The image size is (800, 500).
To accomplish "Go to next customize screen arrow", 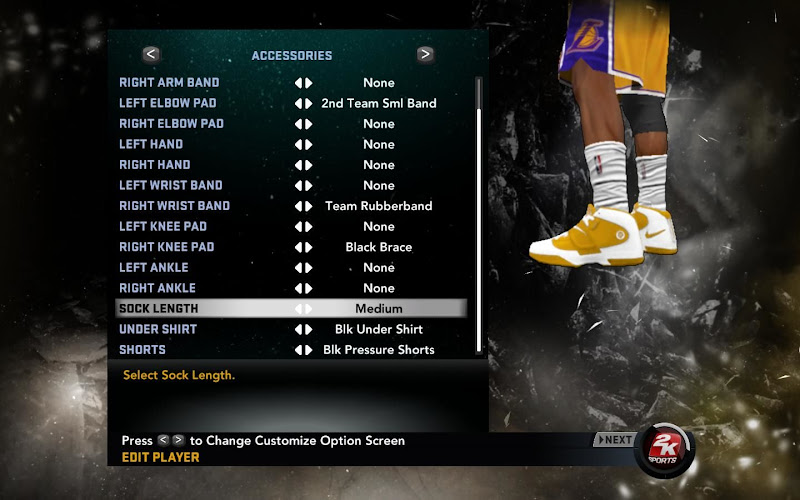I will (425, 55).
